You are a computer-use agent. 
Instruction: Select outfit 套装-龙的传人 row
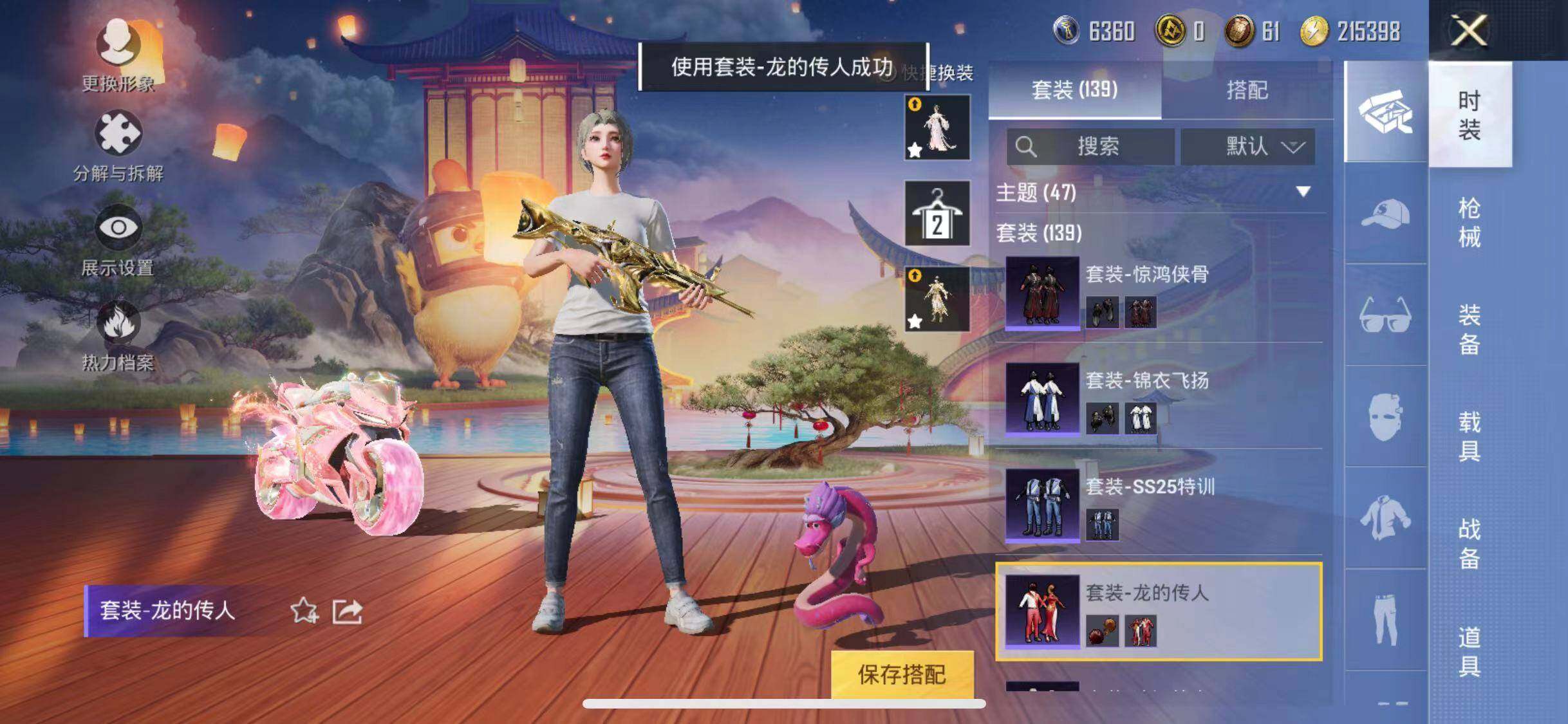[x=1159, y=611]
